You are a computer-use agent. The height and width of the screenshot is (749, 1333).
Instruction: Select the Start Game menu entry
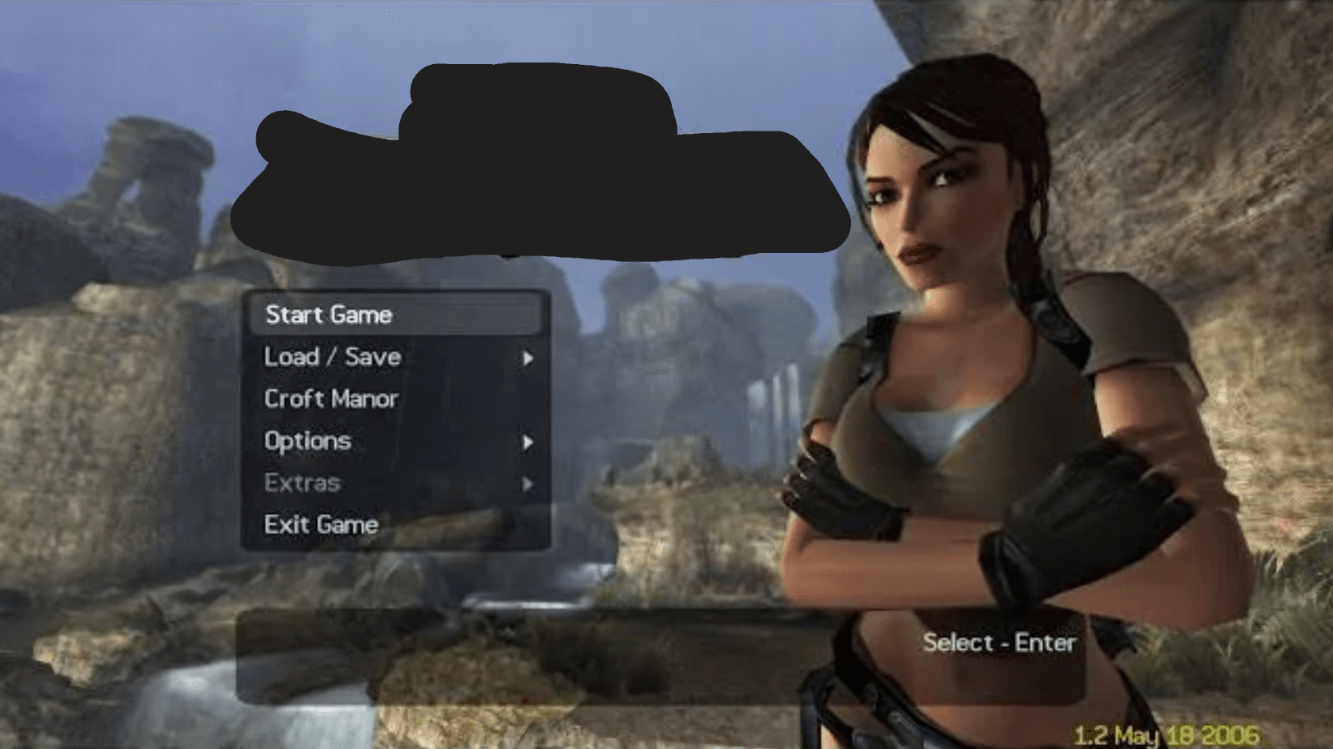click(x=329, y=315)
